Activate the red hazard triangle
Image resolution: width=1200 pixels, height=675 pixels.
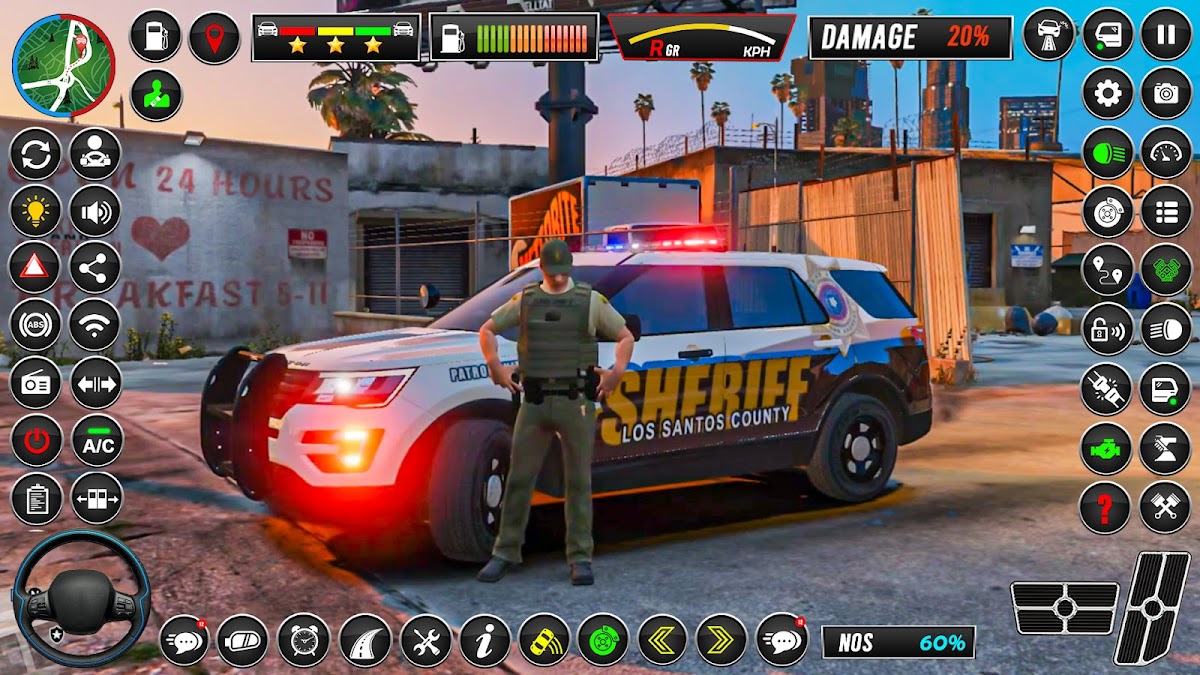tap(35, 267)
